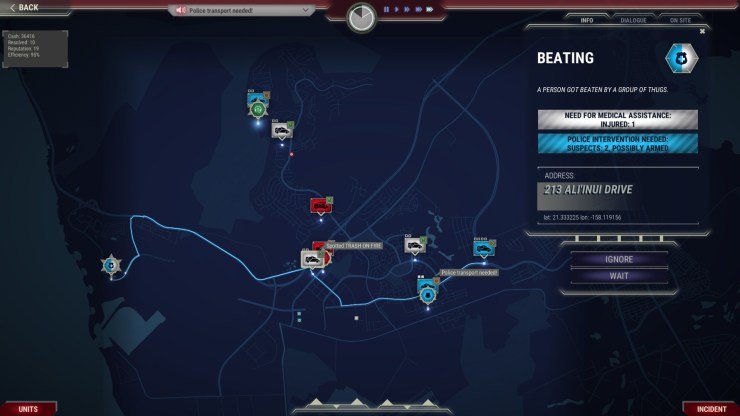Screen dimensions: 740x416
Task: Ignore the beating incident
Action: coord(619,260)
